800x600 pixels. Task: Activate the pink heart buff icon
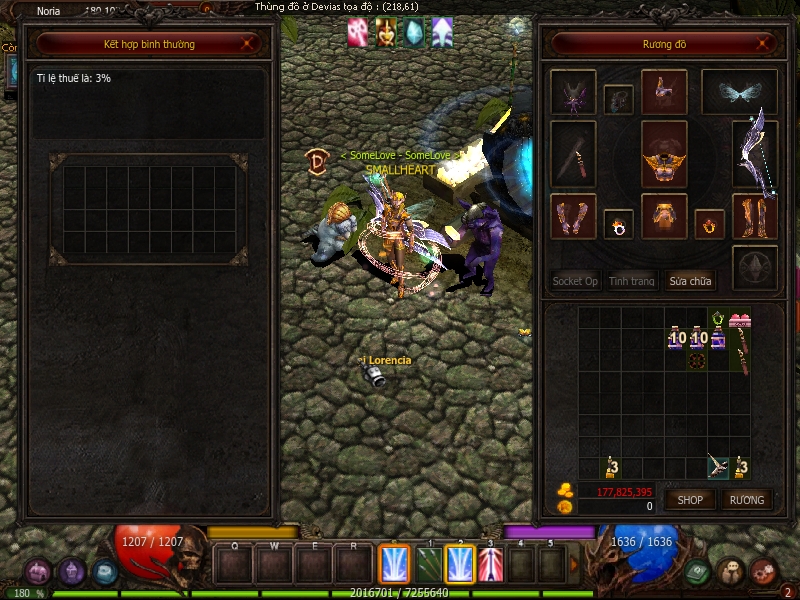[x=357, y=31]
